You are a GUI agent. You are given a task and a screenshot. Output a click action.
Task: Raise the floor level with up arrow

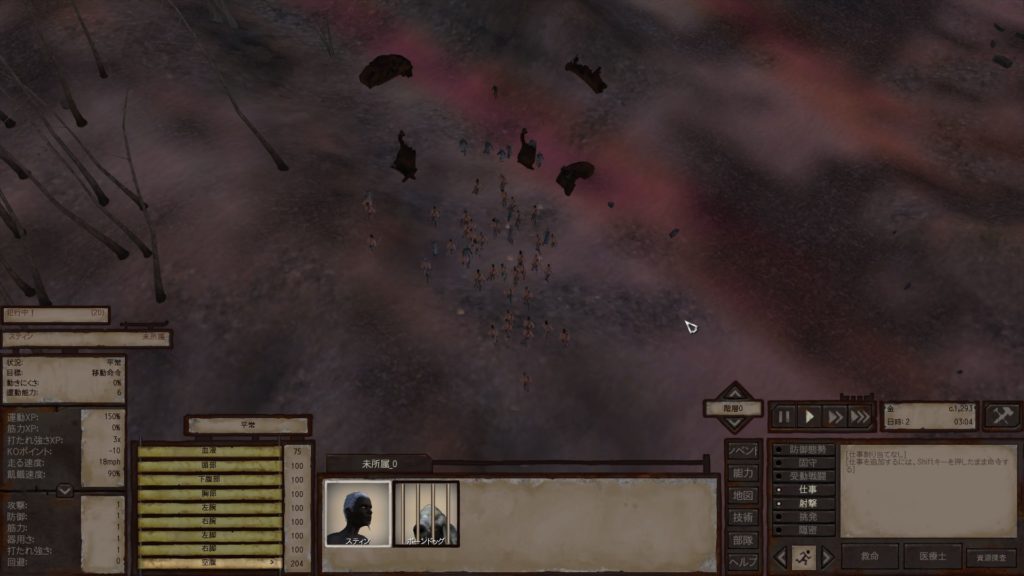click(735, 391)
